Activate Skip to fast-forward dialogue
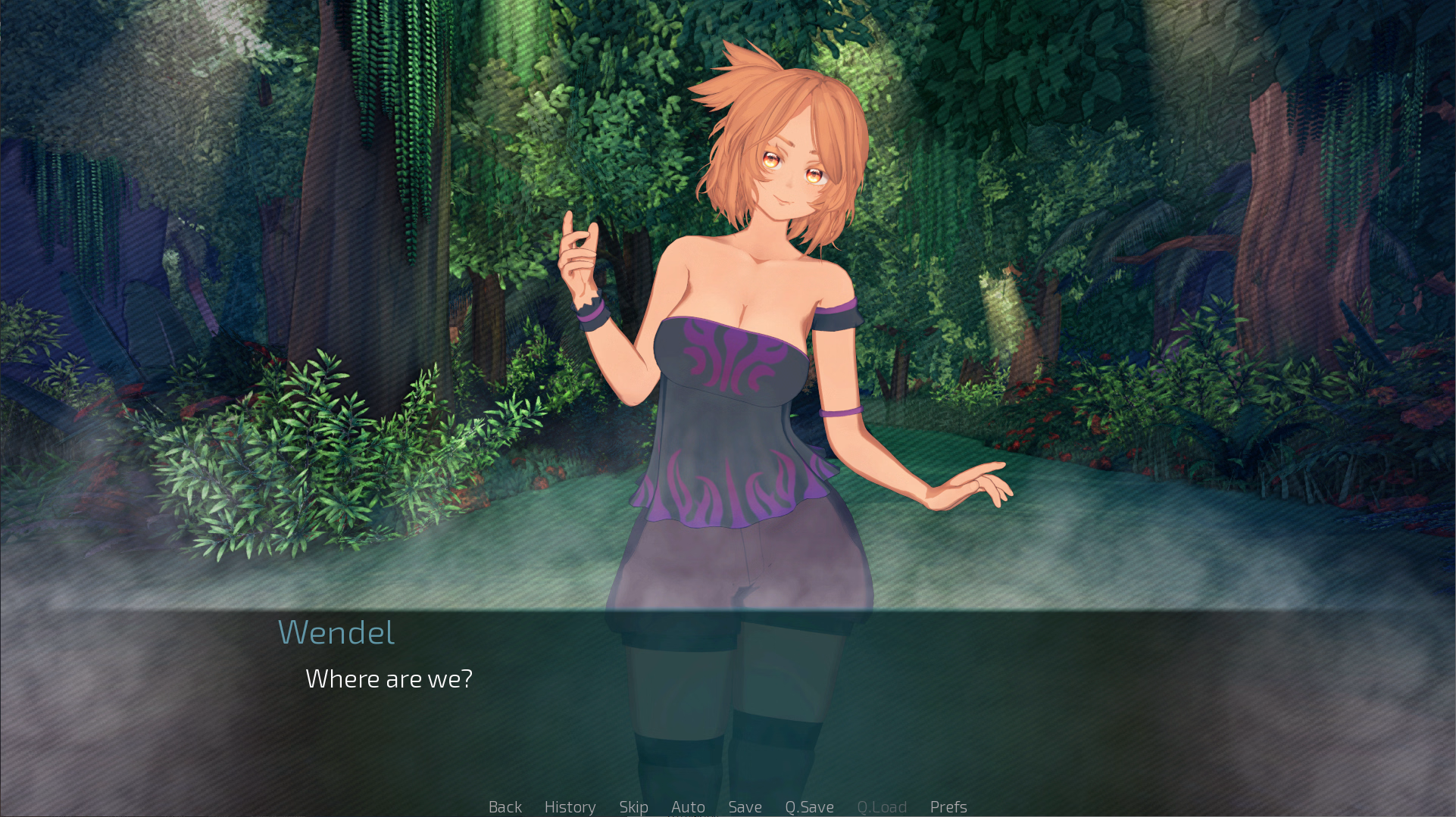 633,806
